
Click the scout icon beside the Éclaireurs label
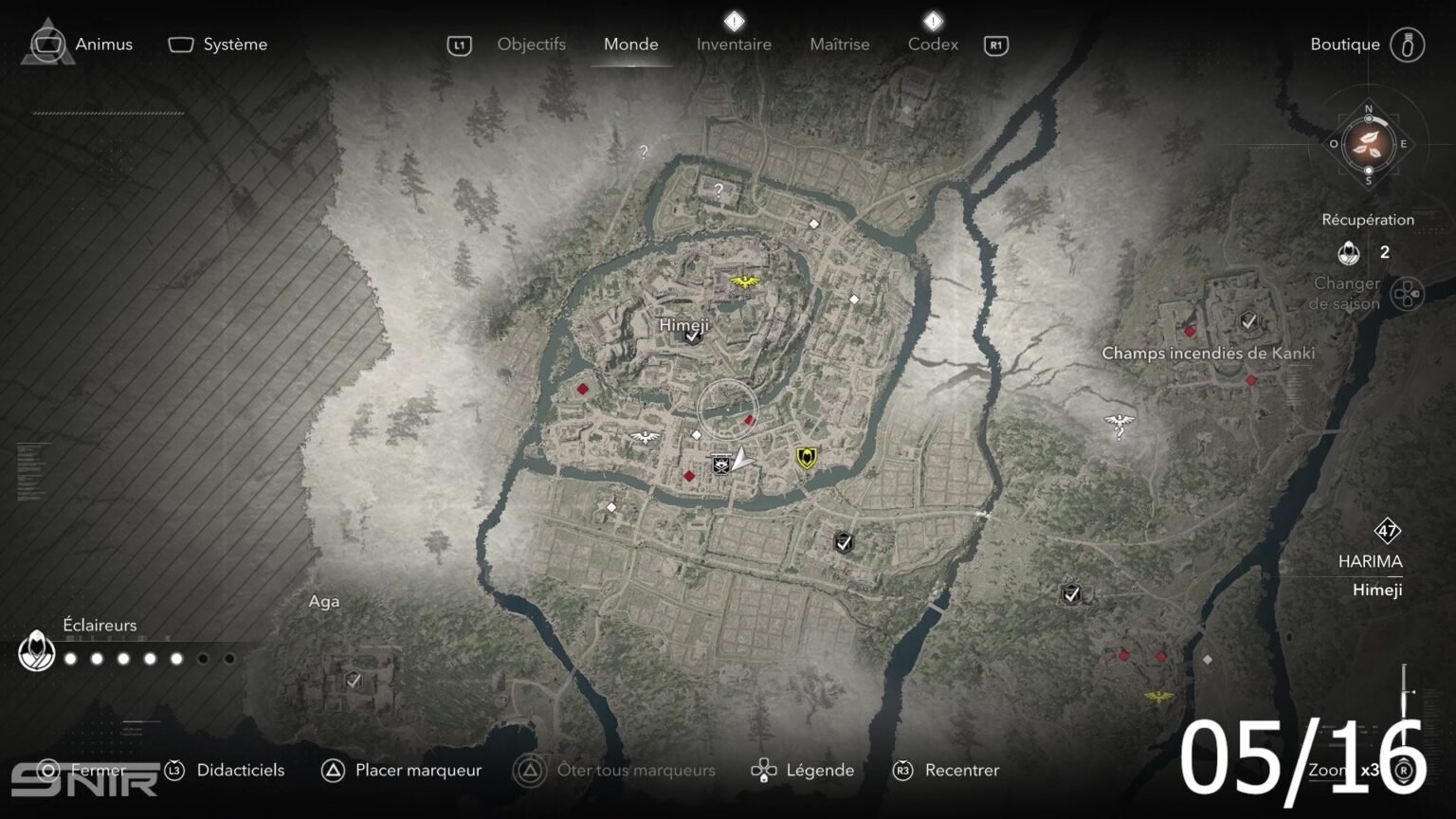[36, 652]
